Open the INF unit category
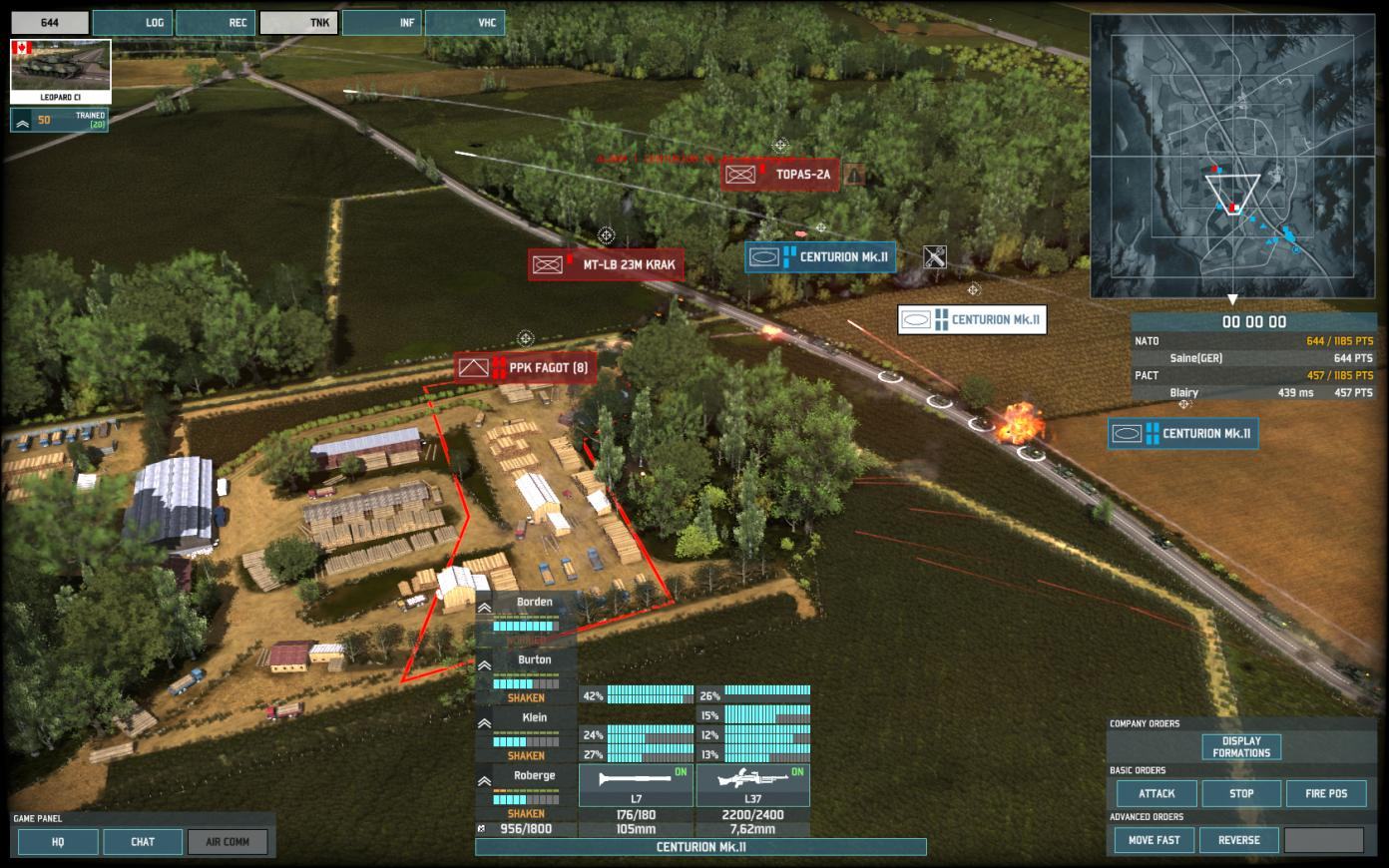 coord(382,23)
